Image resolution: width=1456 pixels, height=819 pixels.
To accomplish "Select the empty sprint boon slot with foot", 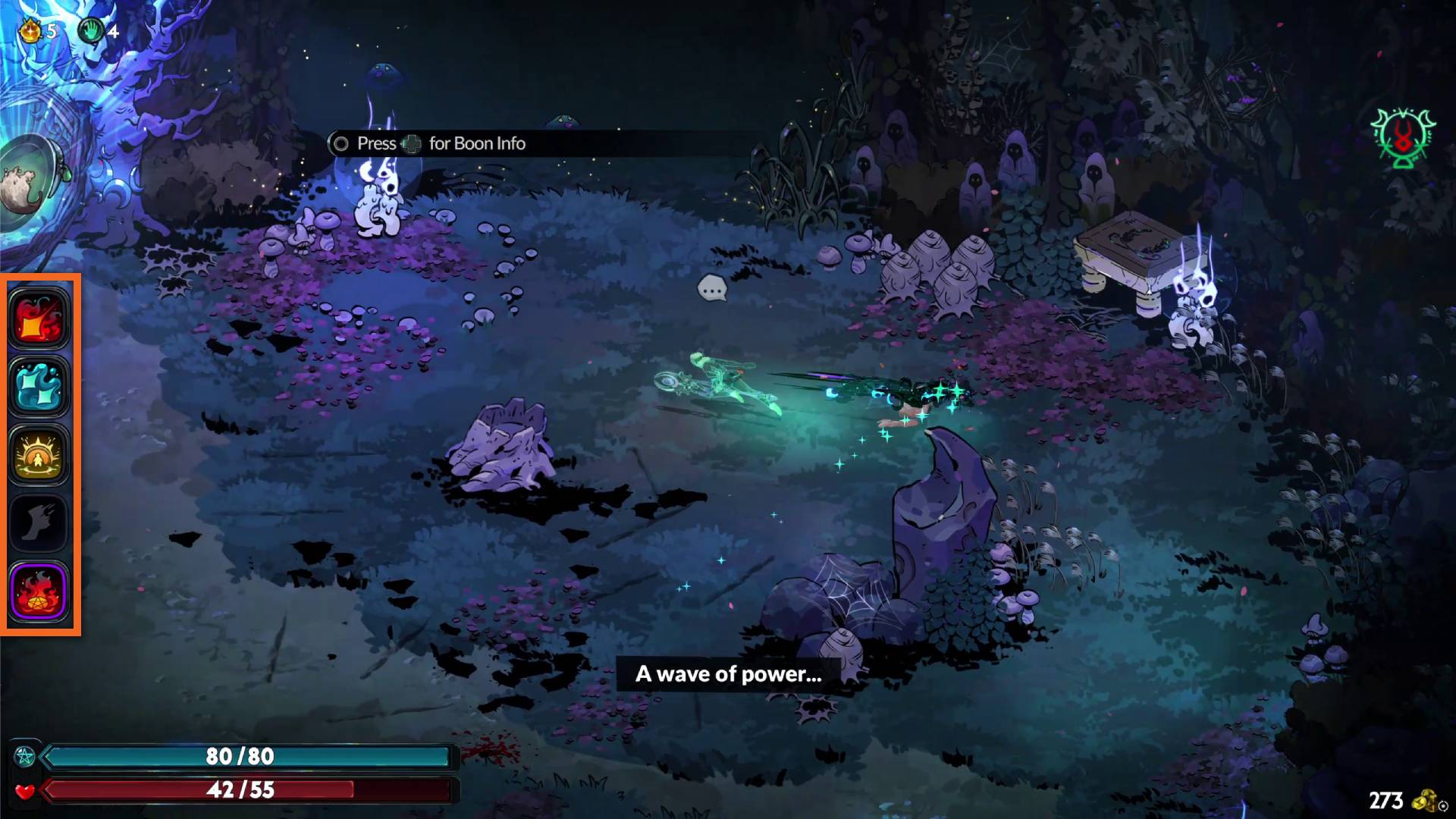I will [39, 522].
